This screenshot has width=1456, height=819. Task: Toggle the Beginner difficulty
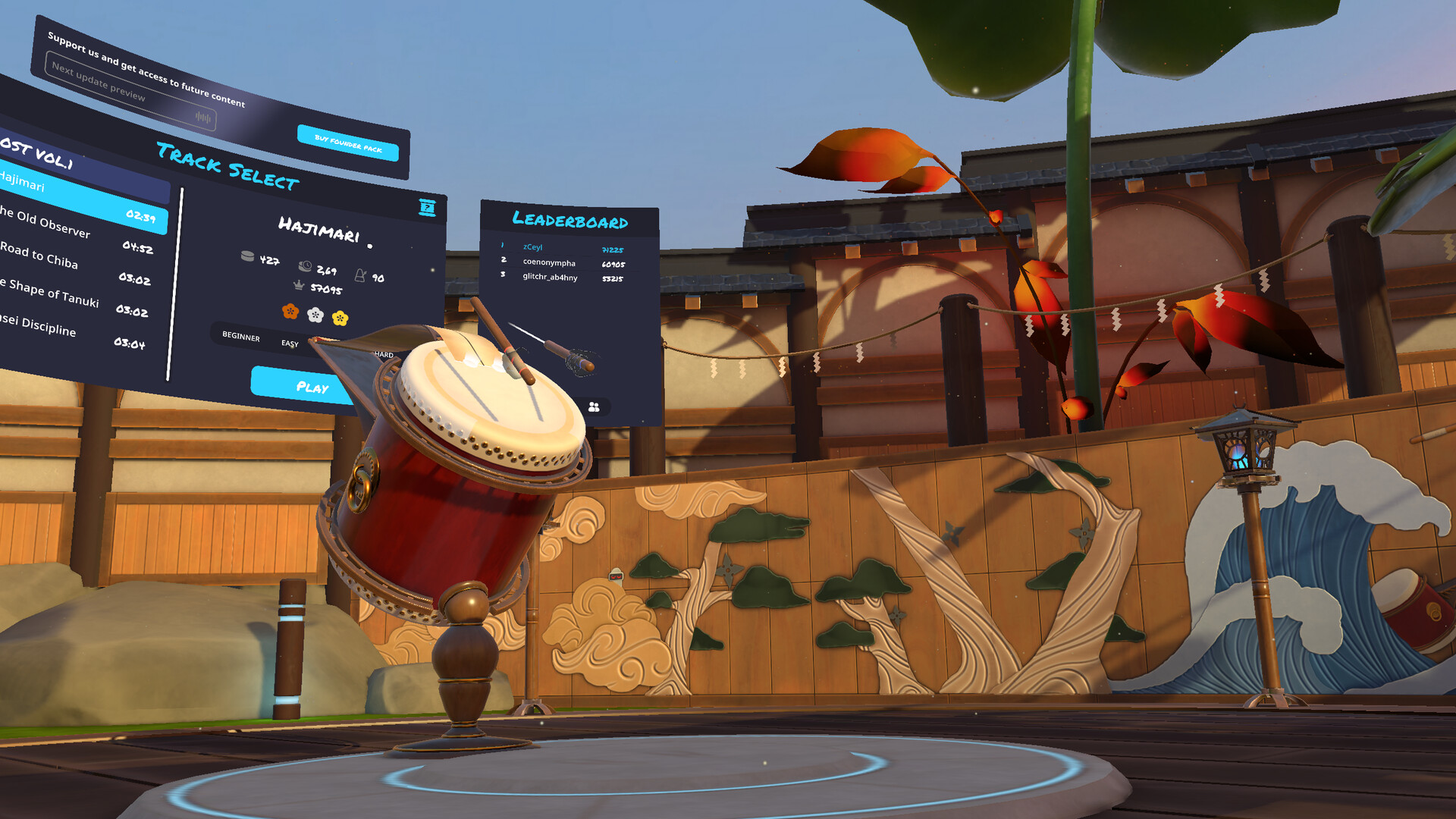coord(240,338)
